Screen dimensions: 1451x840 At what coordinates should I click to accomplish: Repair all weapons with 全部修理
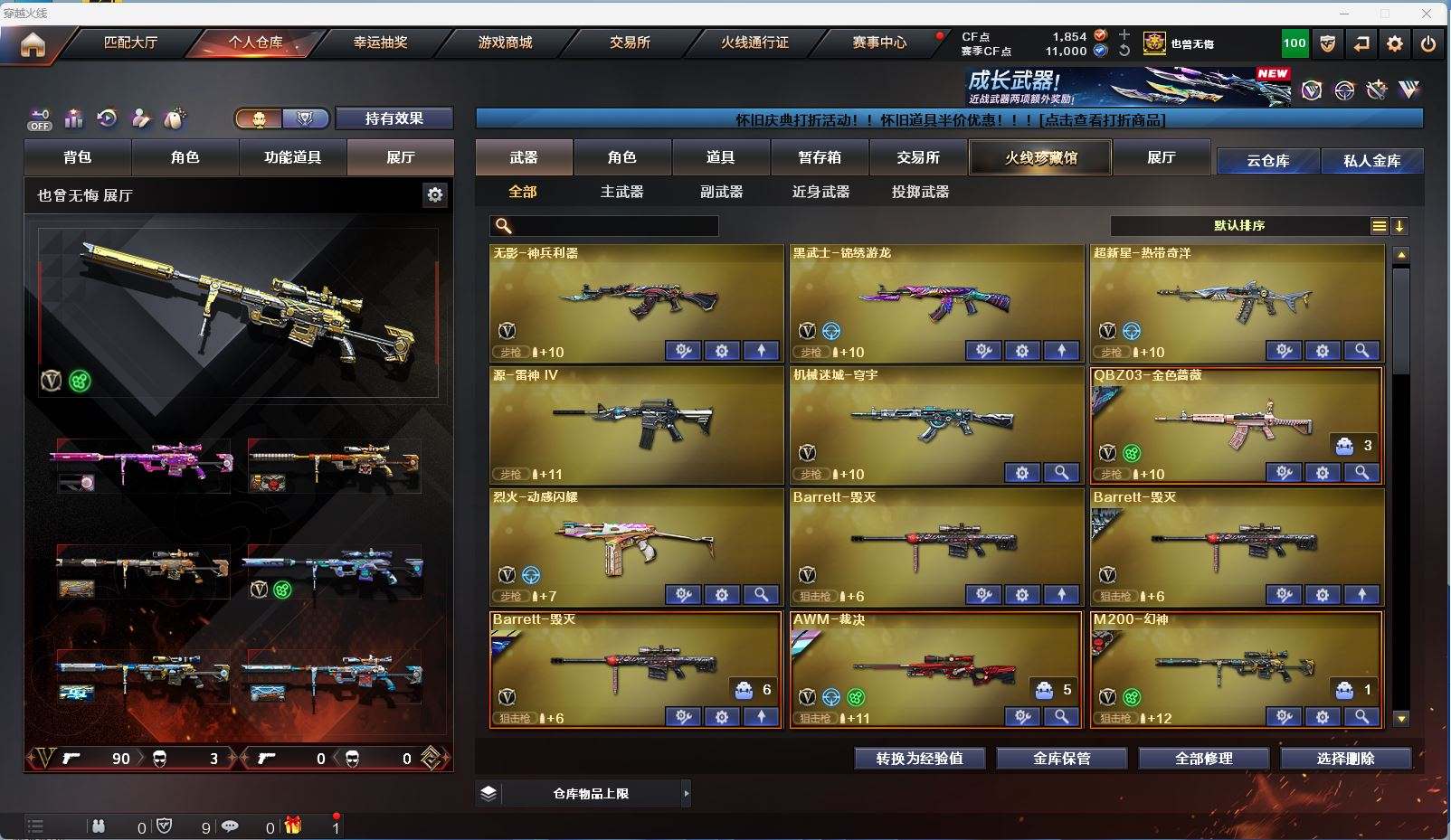click(1203, 759)
